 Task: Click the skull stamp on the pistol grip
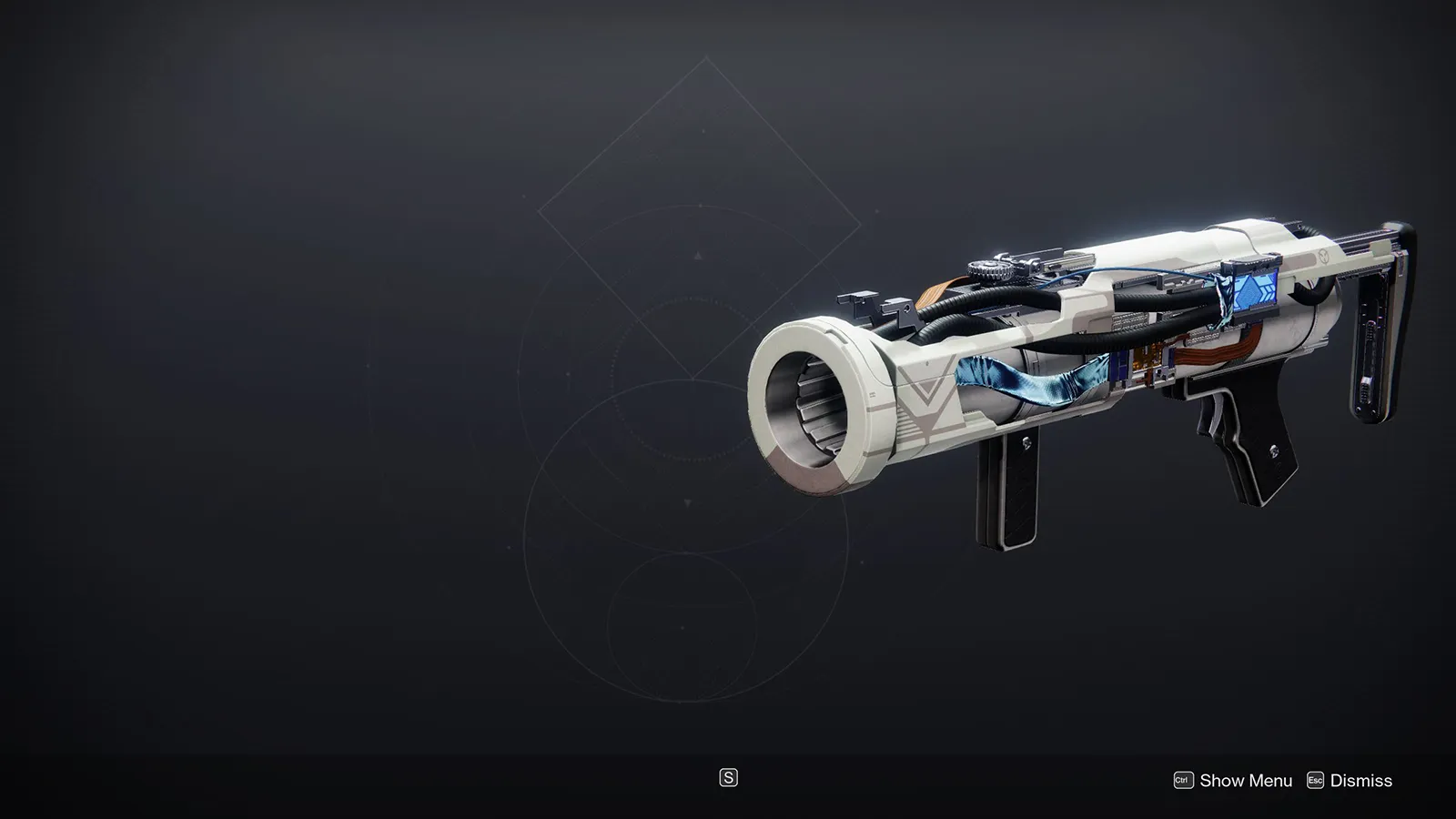pos(1275,451)
